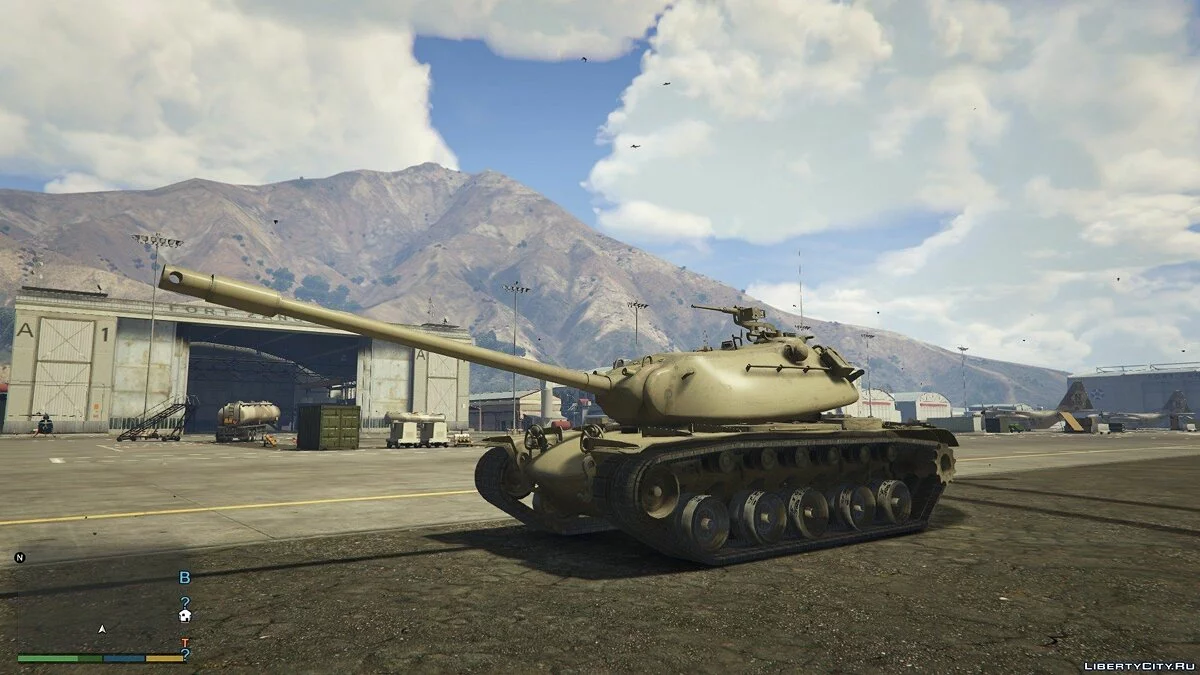Select the question mark blip below the T
Viewport: 1200px width, 675px height.
[x=185, y=654]
